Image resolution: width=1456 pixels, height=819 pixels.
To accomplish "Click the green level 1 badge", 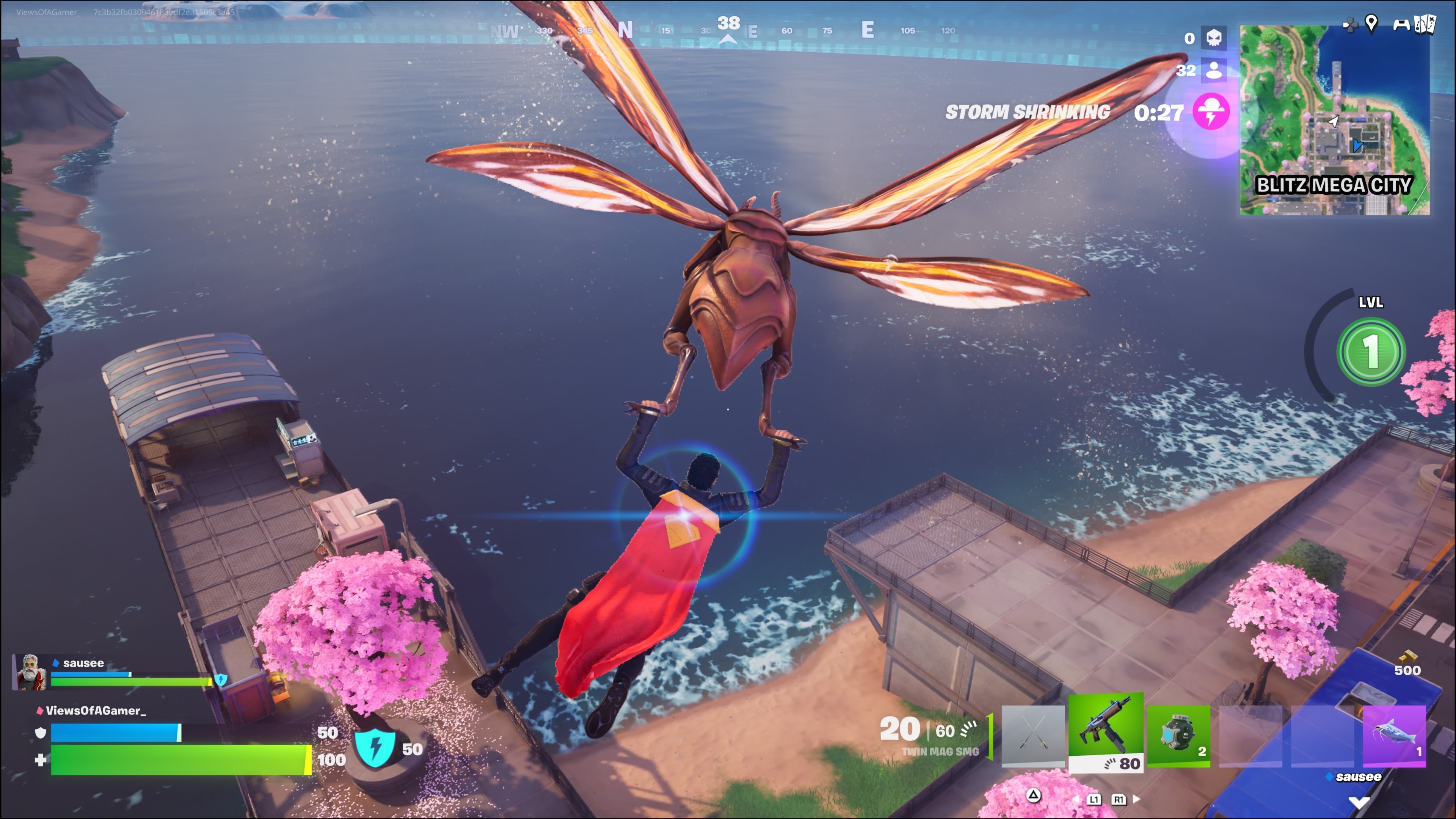I will click(1371, 351).
